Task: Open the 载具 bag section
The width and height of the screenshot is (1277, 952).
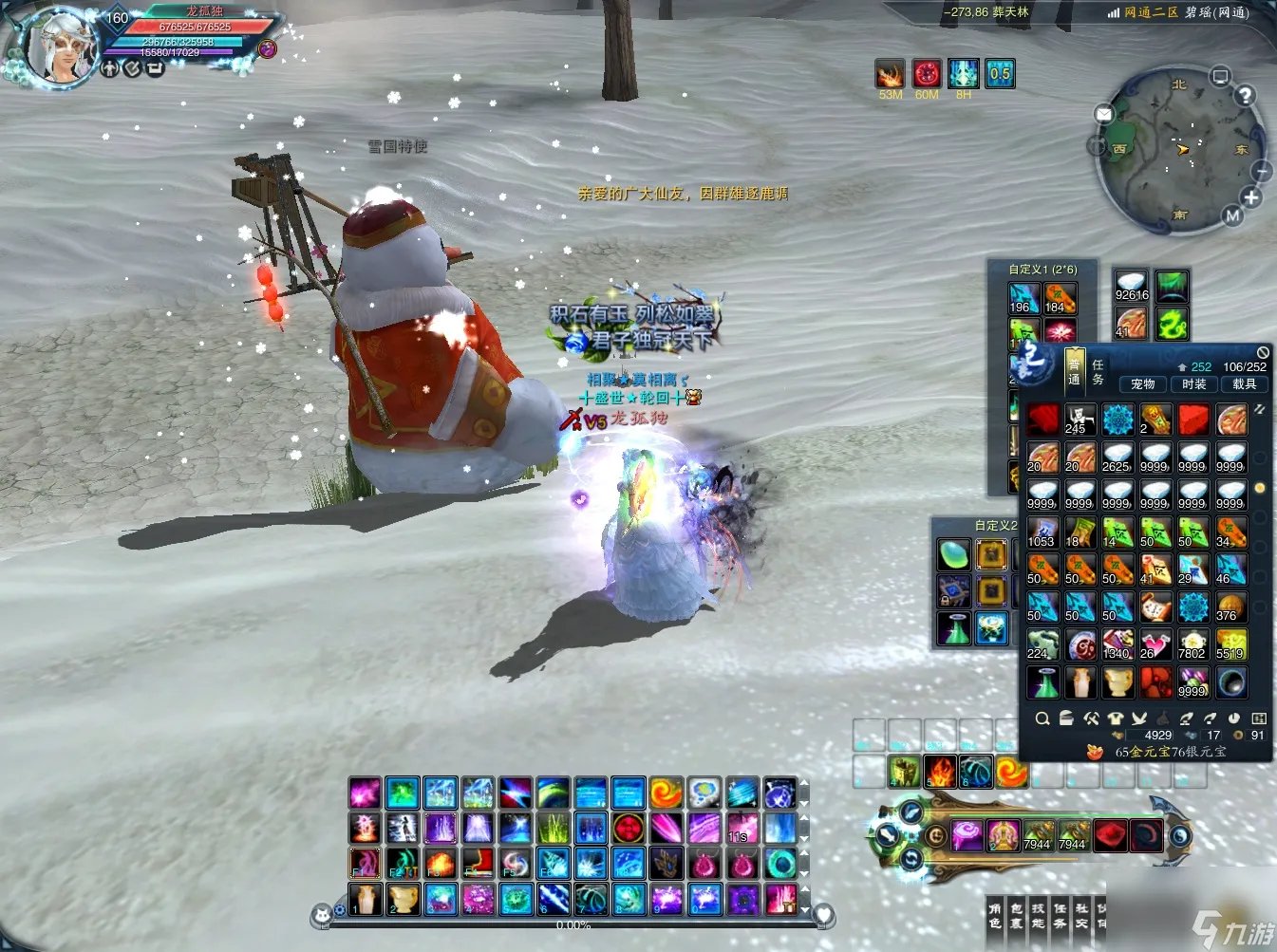Action: 1244,384
